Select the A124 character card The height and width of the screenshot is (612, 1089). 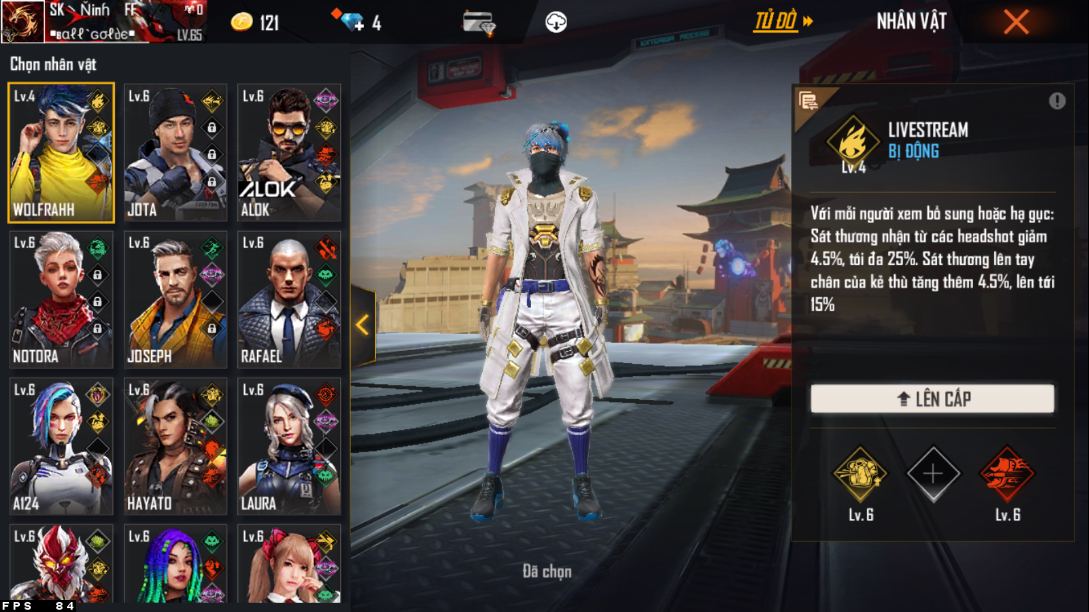point(61,446)
